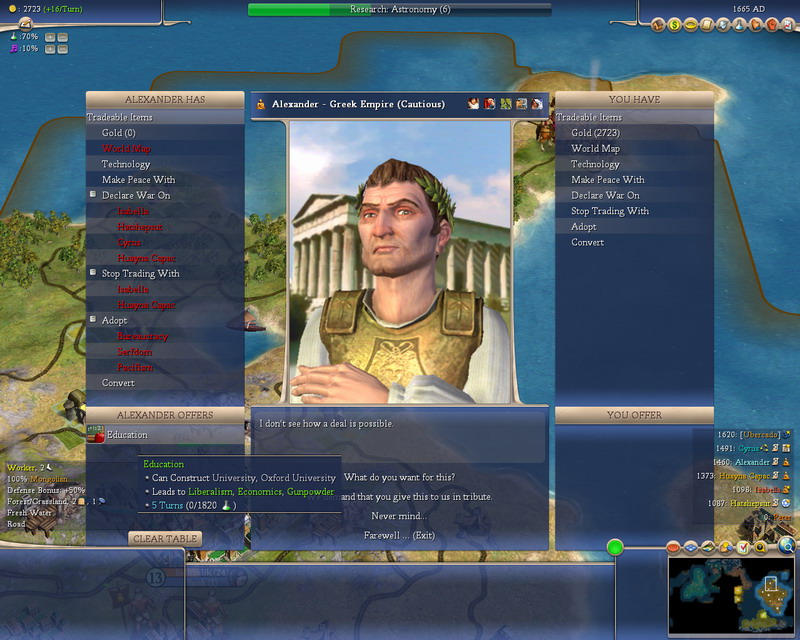
Task: Open your 'Declare War On' options
Action: click(x=605, y=195)
